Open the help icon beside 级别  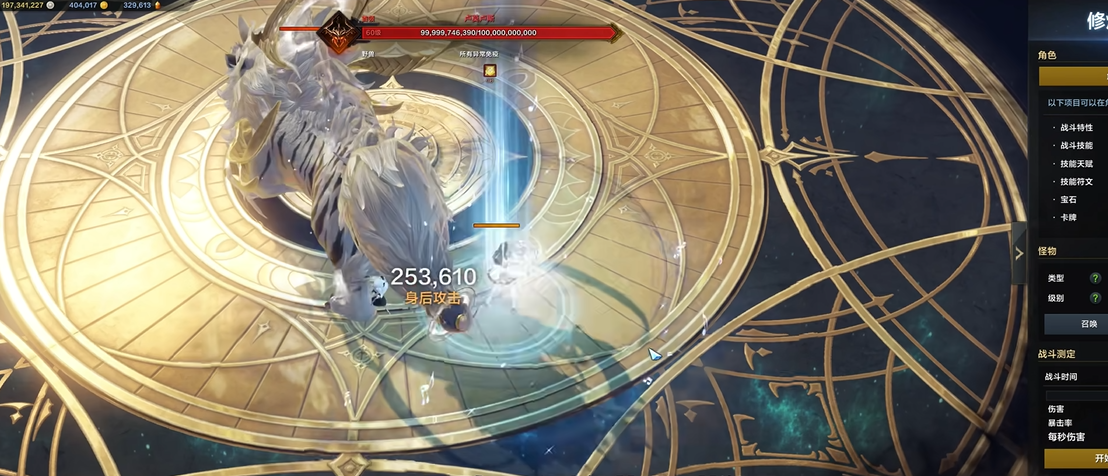click(x=1095, y=298)
